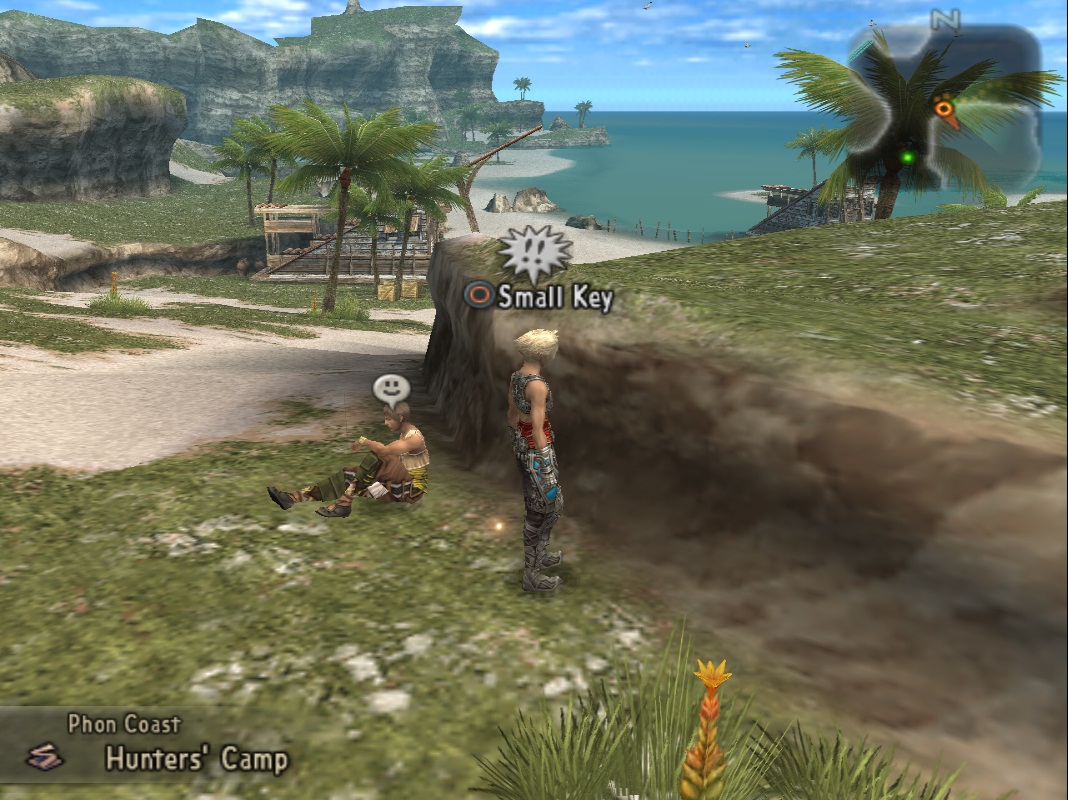Select the smiley face talk bubble

click(x=391, y=388)
